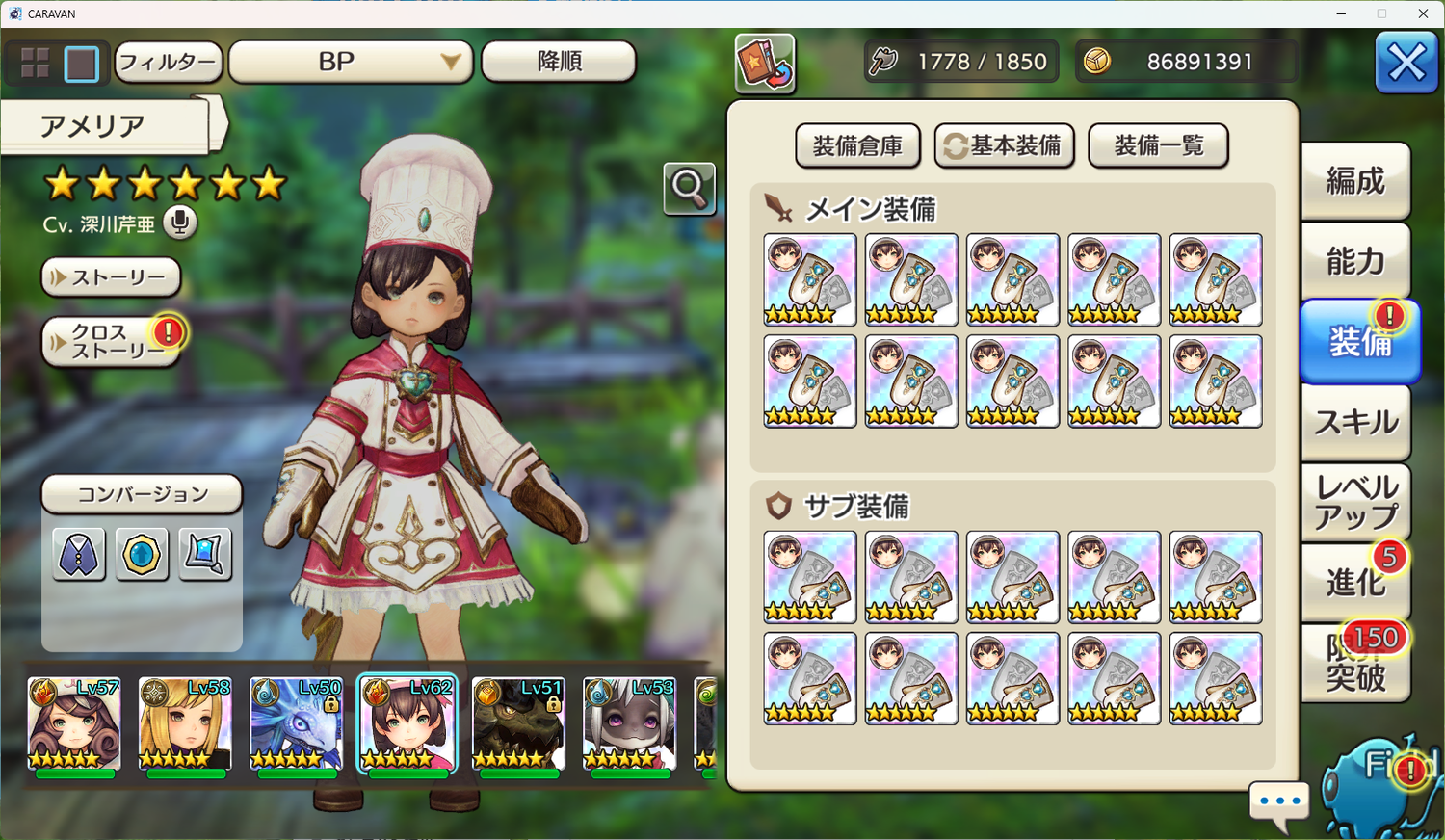The image size is (1445, 840).
Task: Switch to the スキル tab
Action: click(1354, 423)
